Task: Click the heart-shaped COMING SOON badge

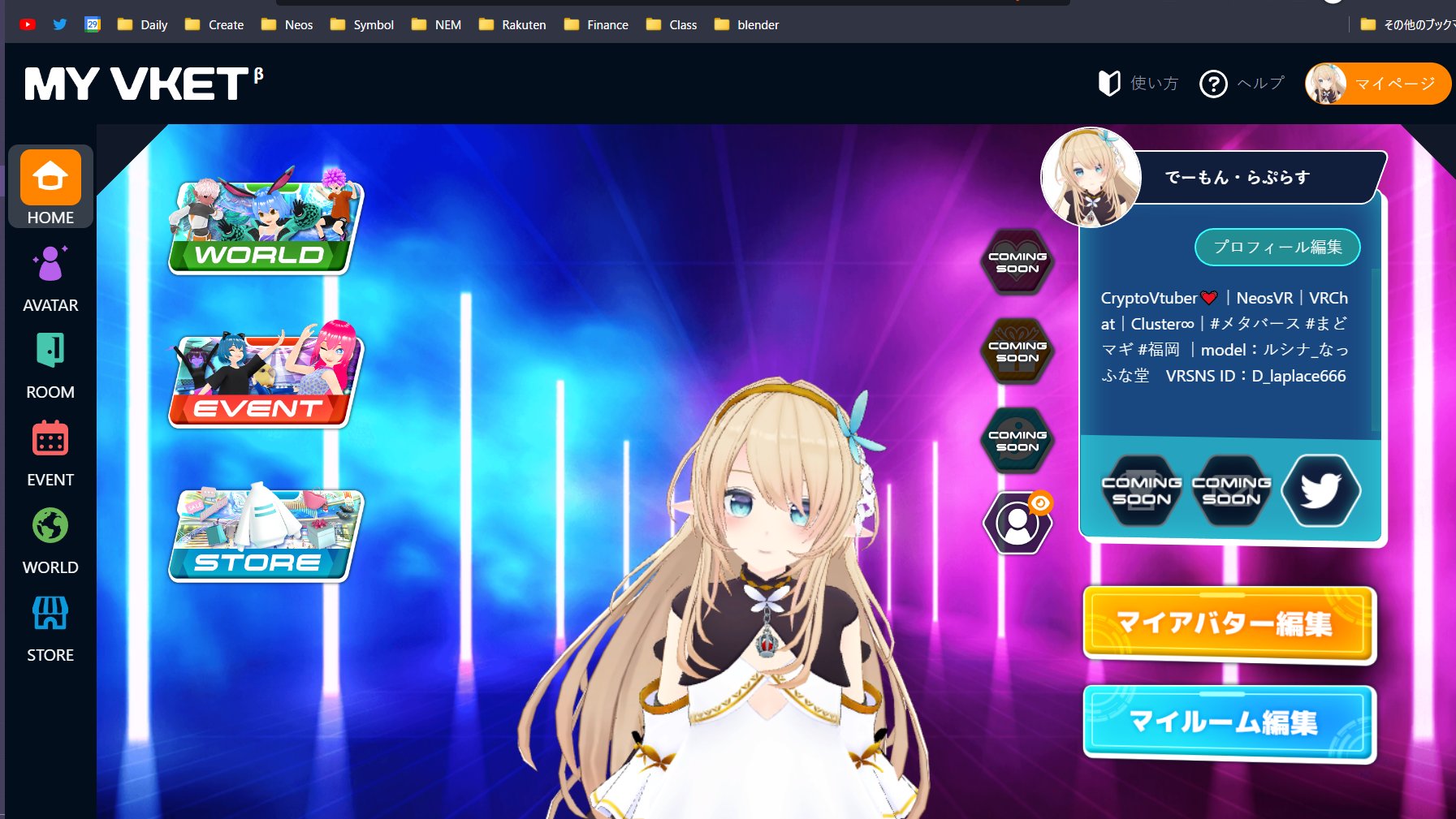Action: point(1016,261)
